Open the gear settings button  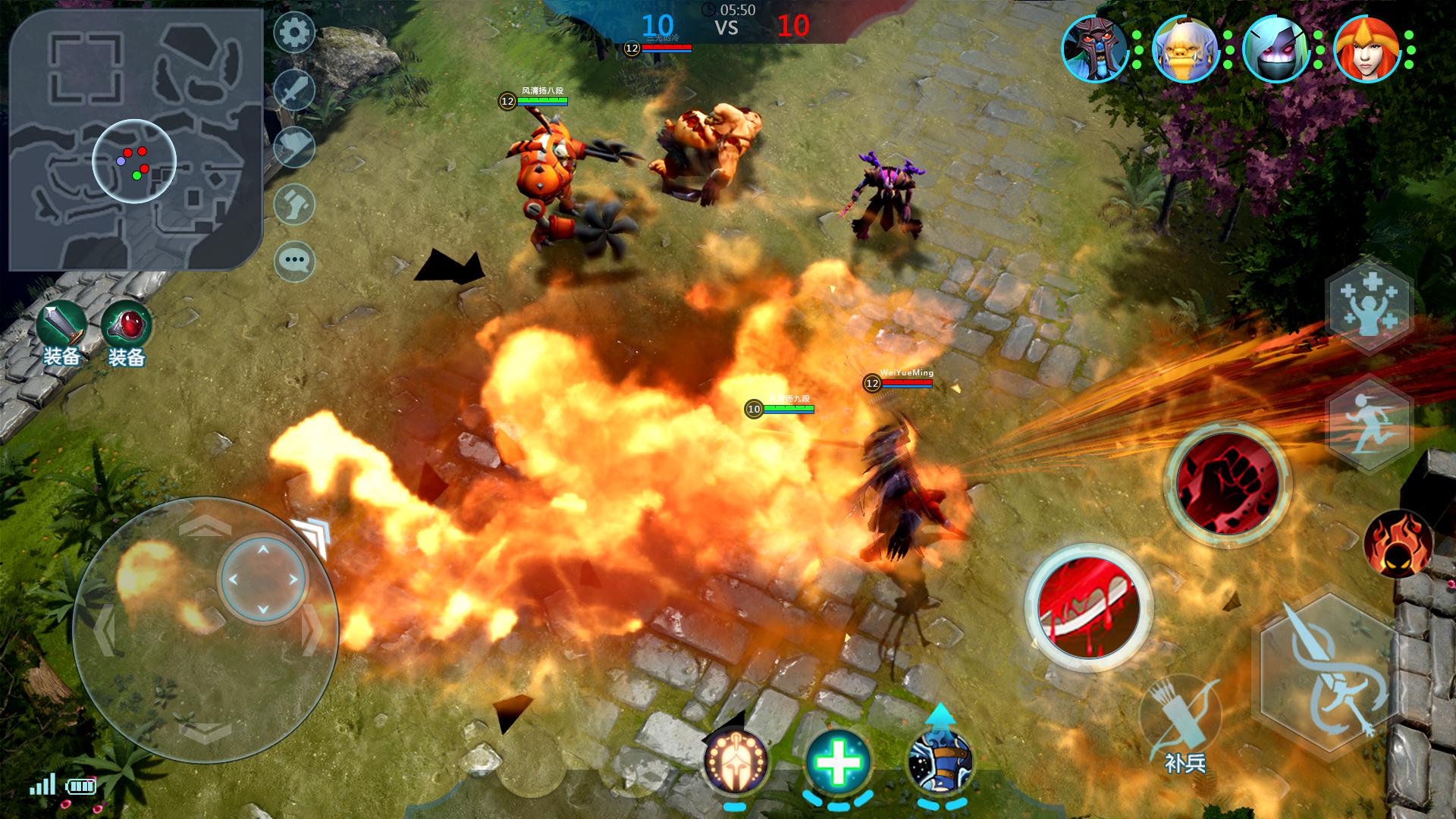coord(294,32)
